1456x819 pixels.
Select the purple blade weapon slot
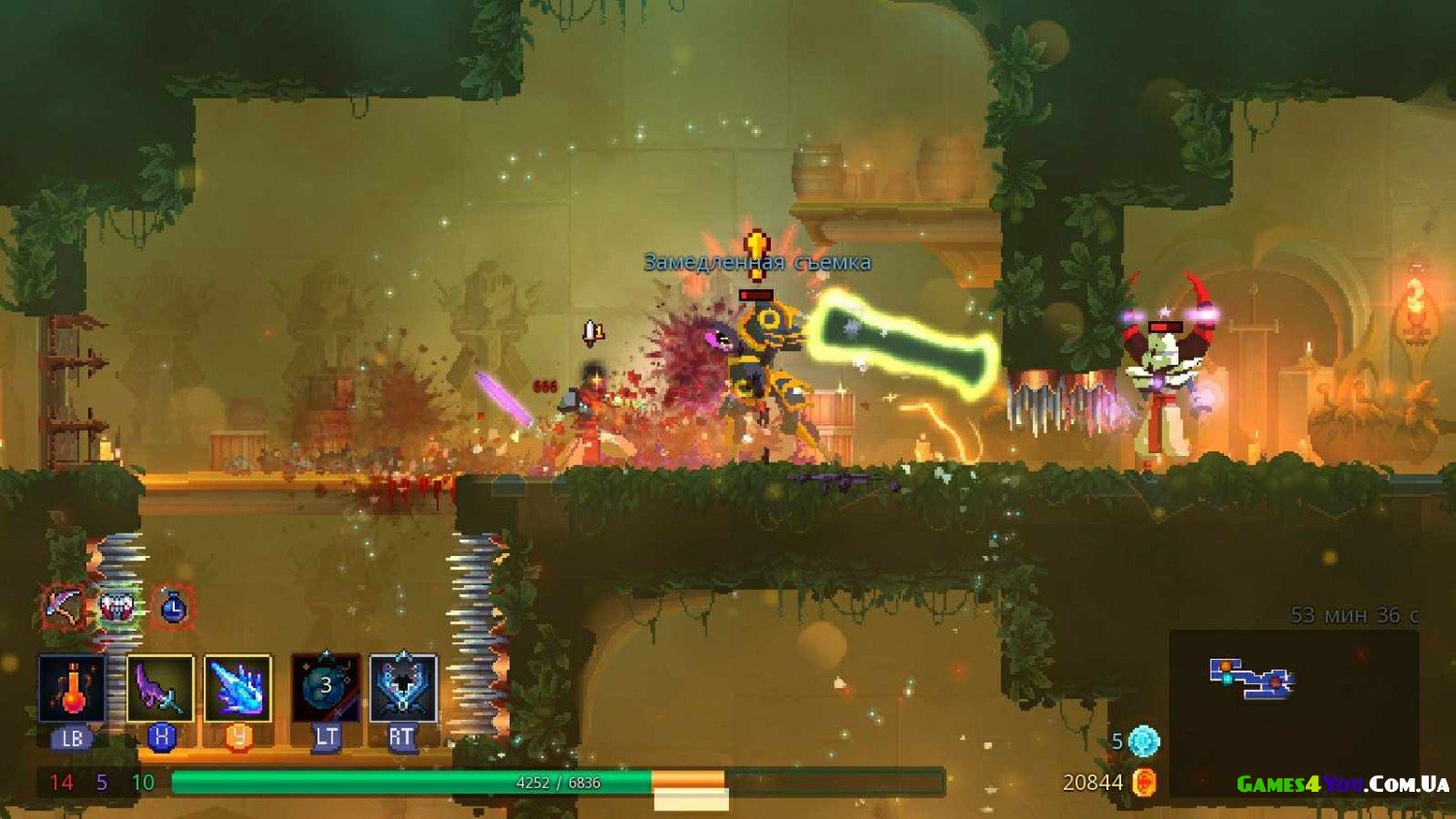tap(160, 688)
